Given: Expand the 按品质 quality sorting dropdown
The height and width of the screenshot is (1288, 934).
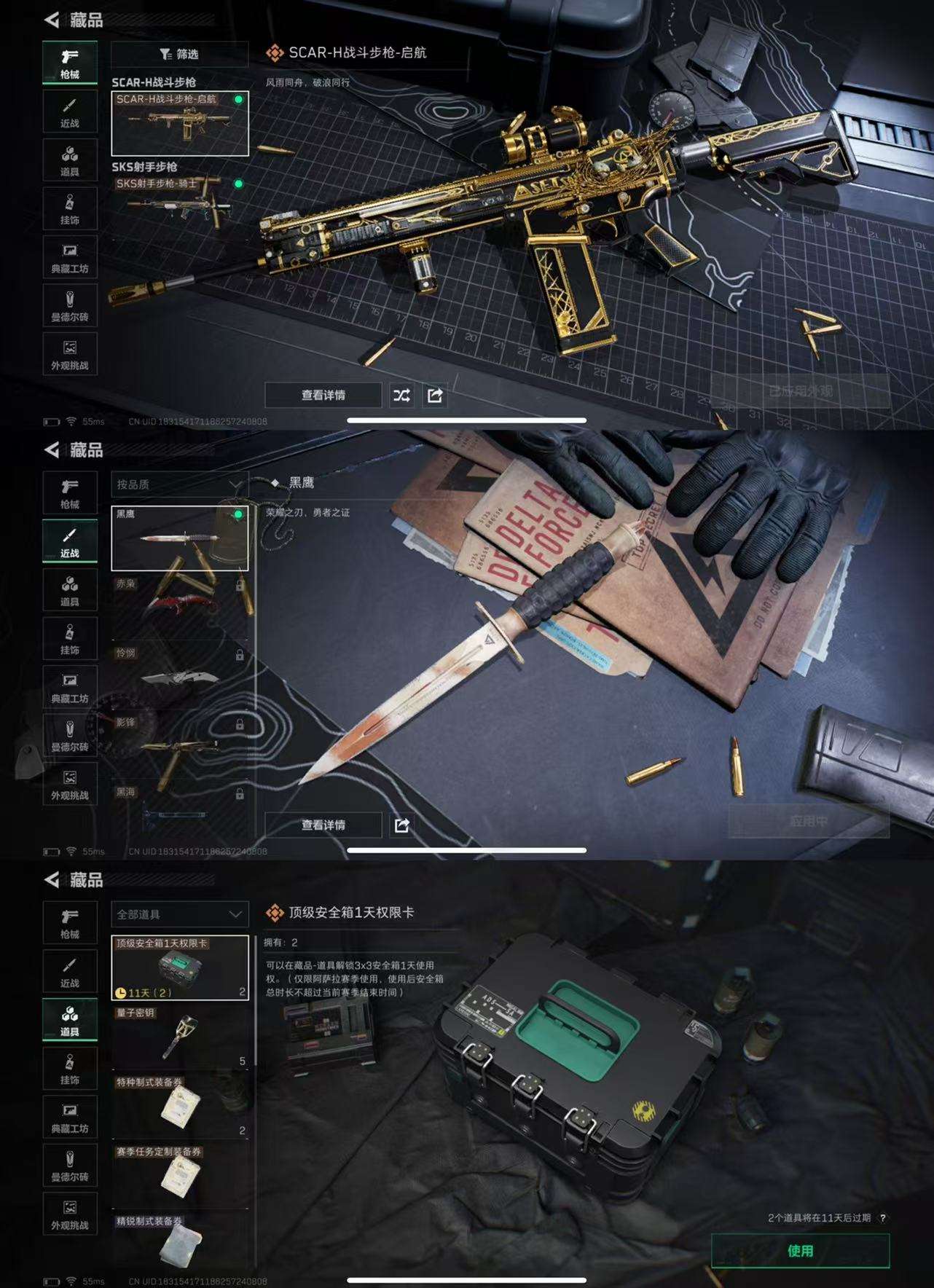Looking at the screenshot, I should 178,482.
